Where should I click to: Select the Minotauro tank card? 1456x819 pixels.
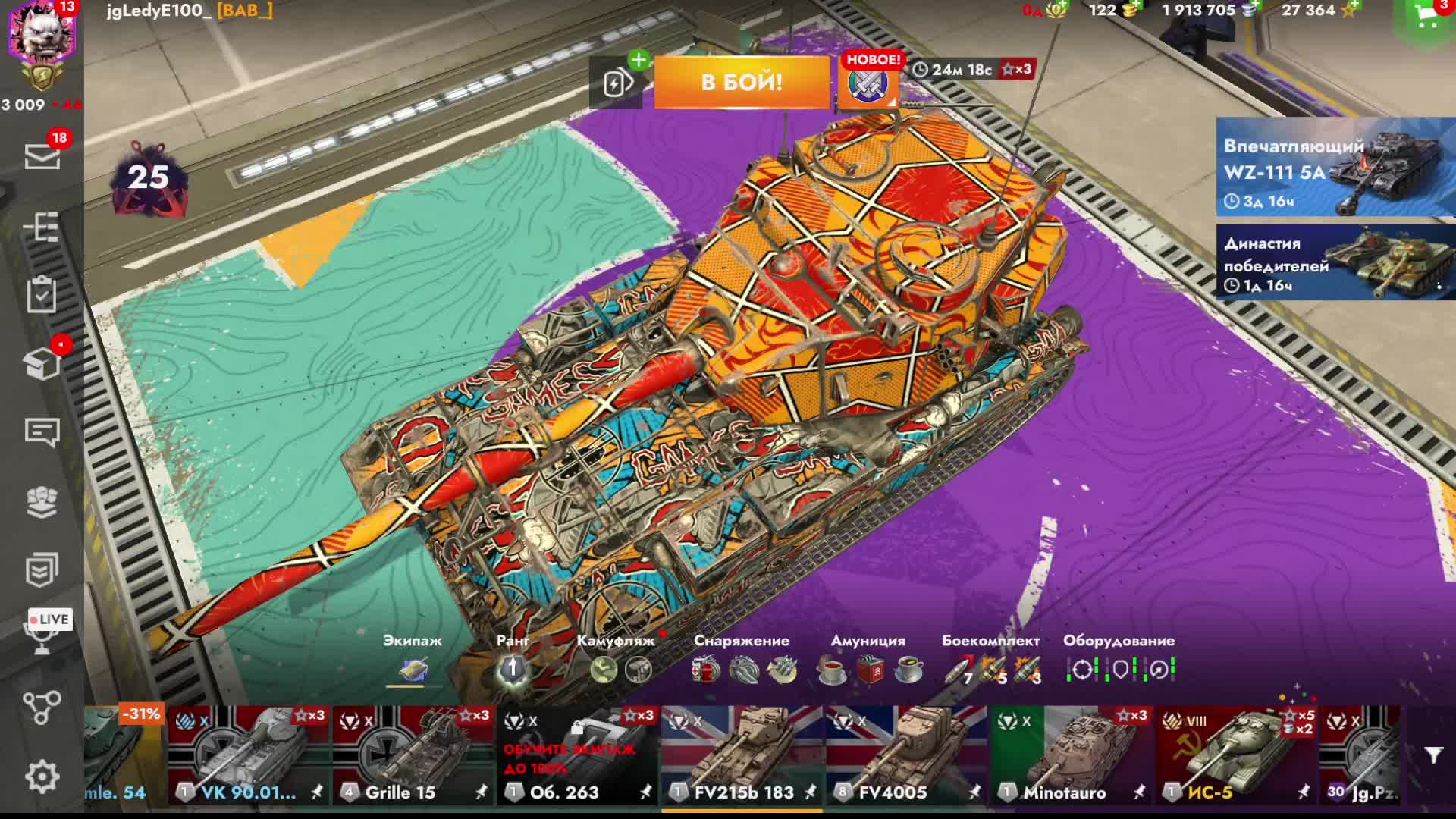(1070, 755)
